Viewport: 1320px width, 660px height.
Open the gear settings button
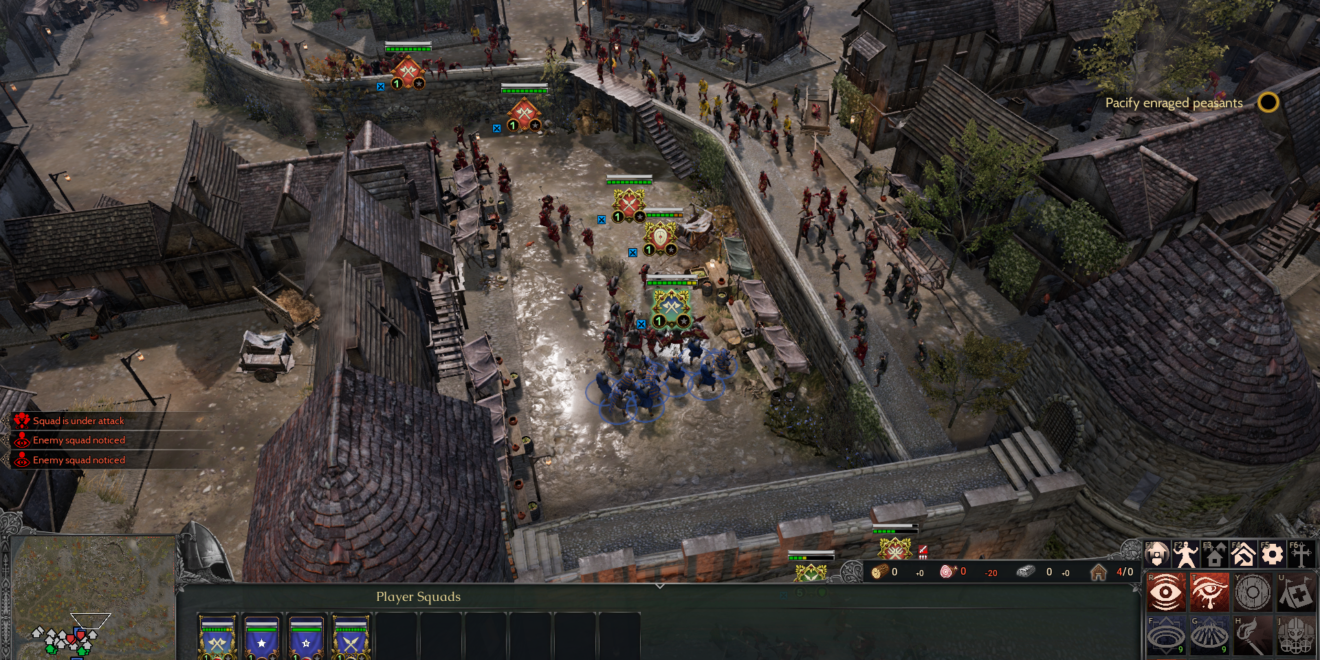[1272, 554]
